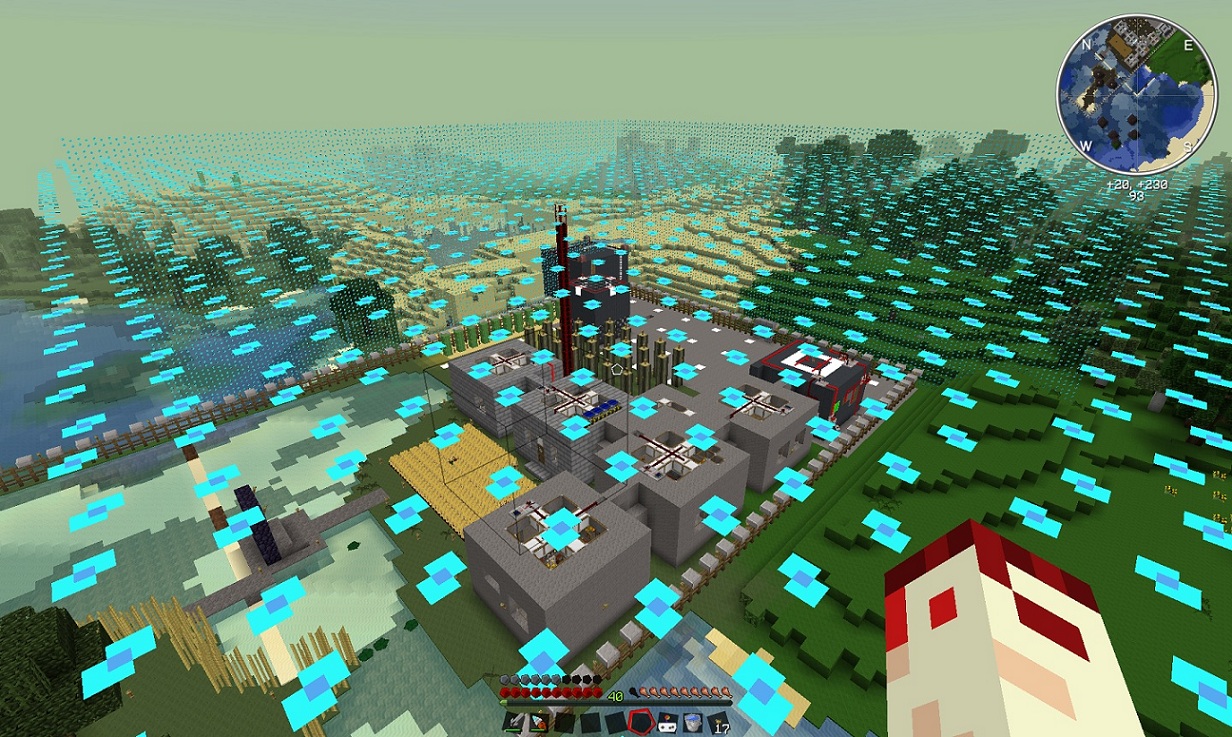Select the white controller device slot
This screenshot has height=737, width=1232.
pyautogui.click(x=666, y=721)
